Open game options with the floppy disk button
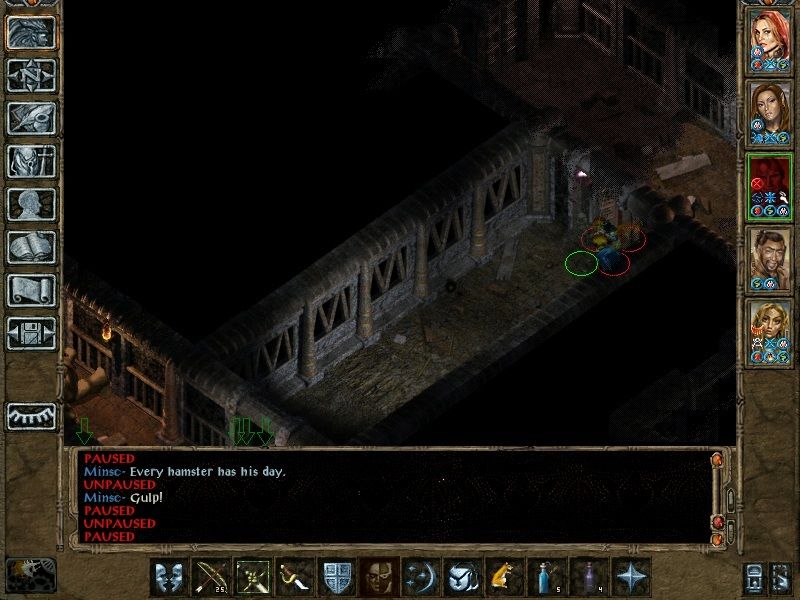The width and height of the screenshot is (800, 600). point(32,333)
